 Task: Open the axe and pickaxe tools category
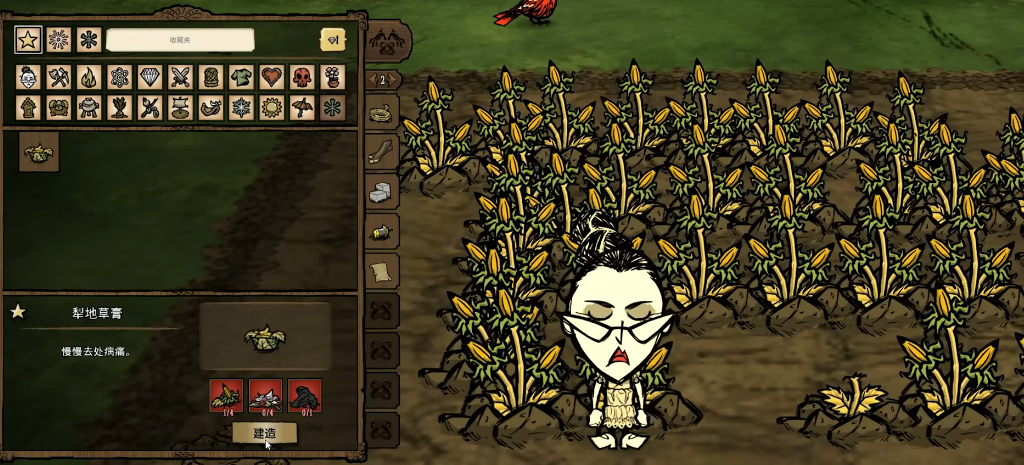click(x=58, y=77)
